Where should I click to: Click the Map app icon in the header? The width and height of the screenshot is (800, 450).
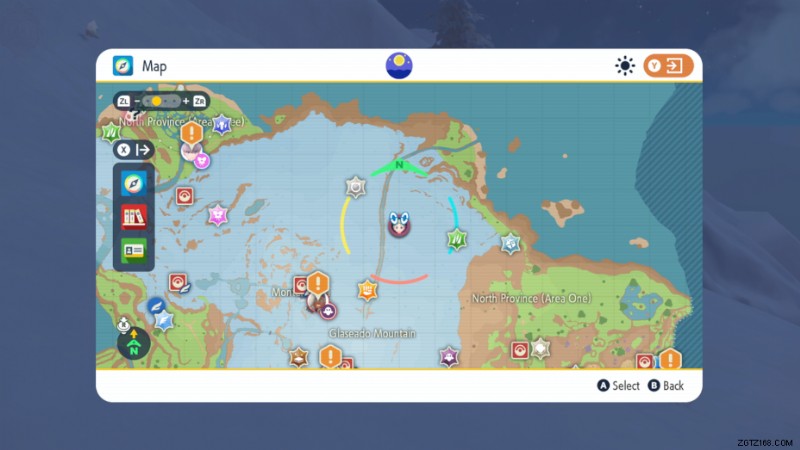point(123,66)
